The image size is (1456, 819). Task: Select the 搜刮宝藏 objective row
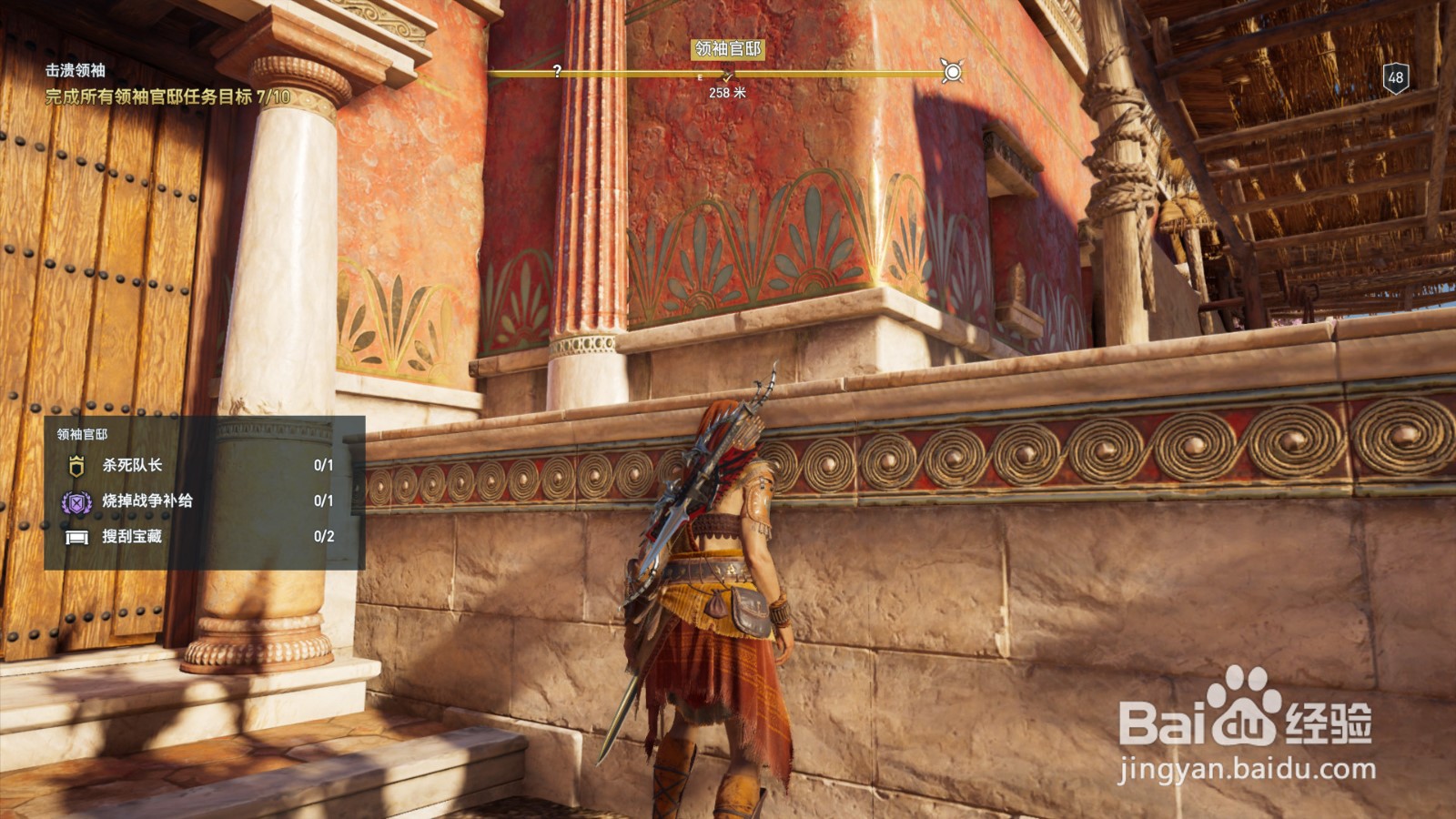point(204,536)
